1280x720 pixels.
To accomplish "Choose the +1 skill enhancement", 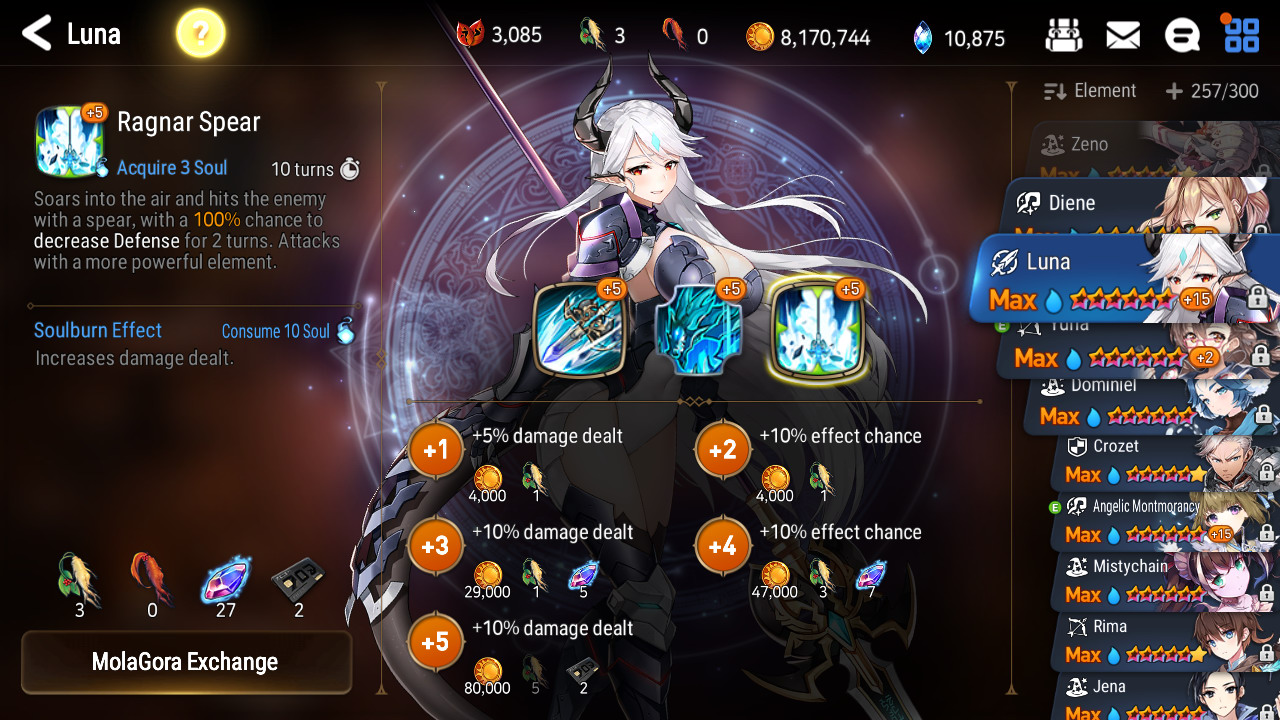I will point(436,450).
